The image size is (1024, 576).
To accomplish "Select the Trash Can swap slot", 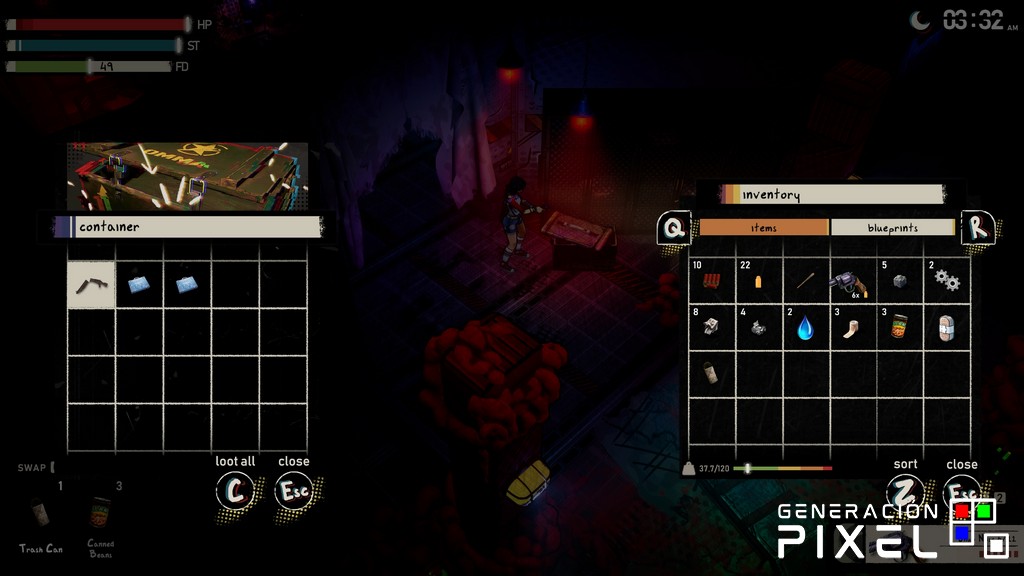I will coord(41,512).
